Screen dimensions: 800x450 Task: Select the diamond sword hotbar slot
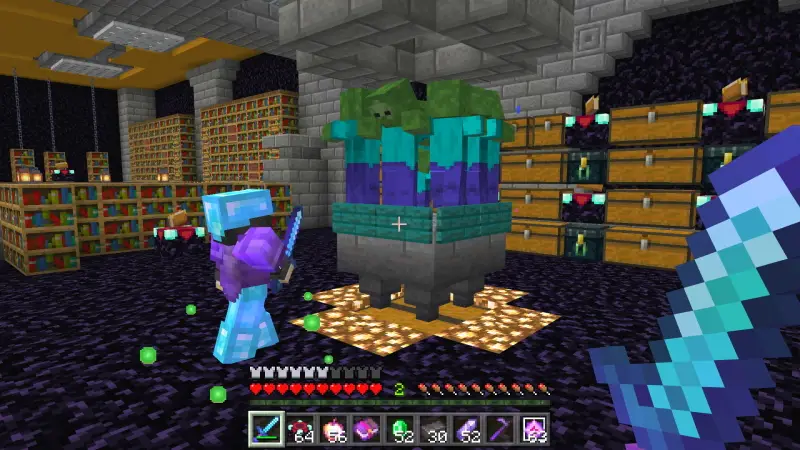click(266, 429)
